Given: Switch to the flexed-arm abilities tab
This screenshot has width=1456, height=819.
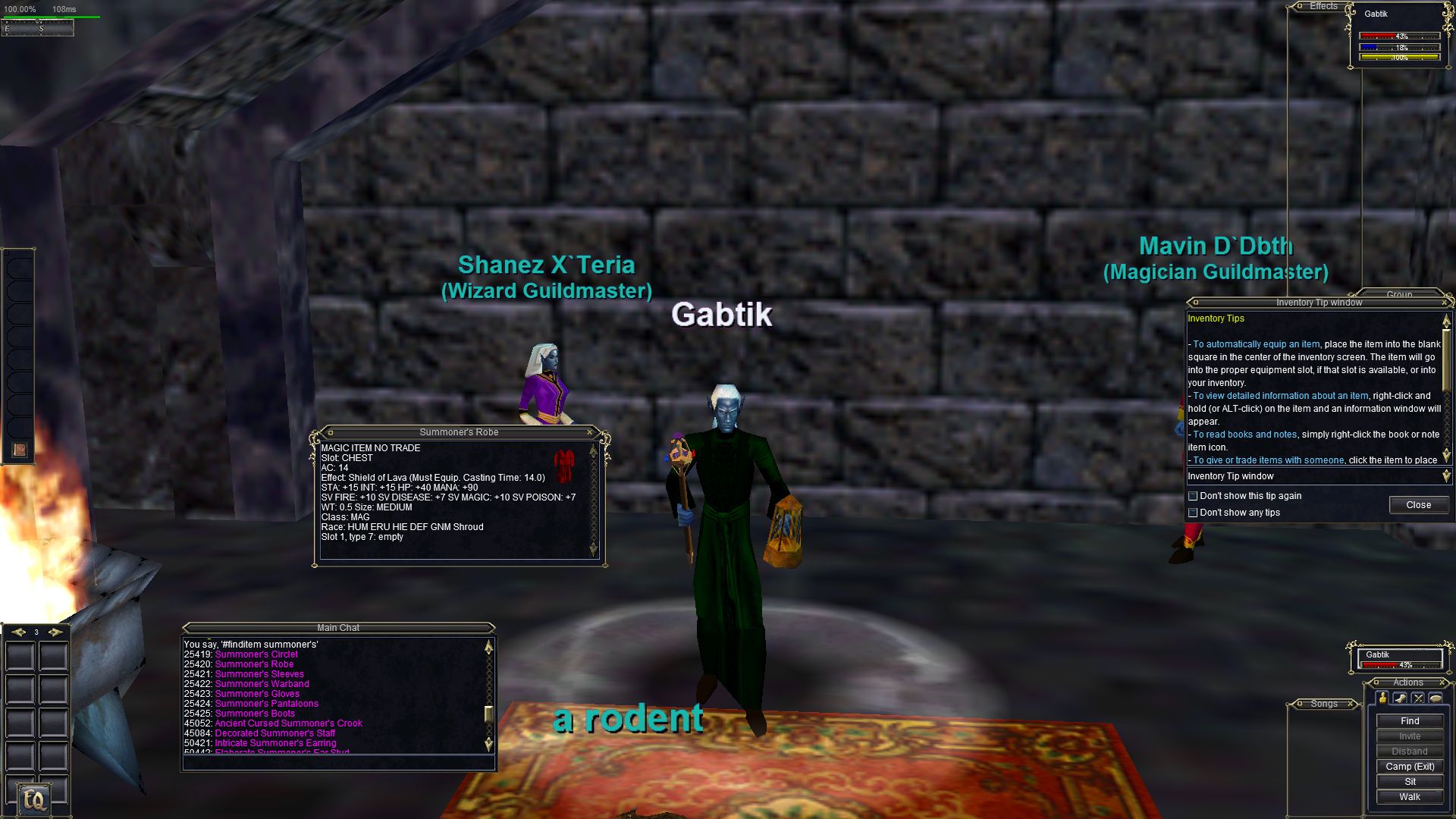Looking at the screenshot, I should 1400,698.
